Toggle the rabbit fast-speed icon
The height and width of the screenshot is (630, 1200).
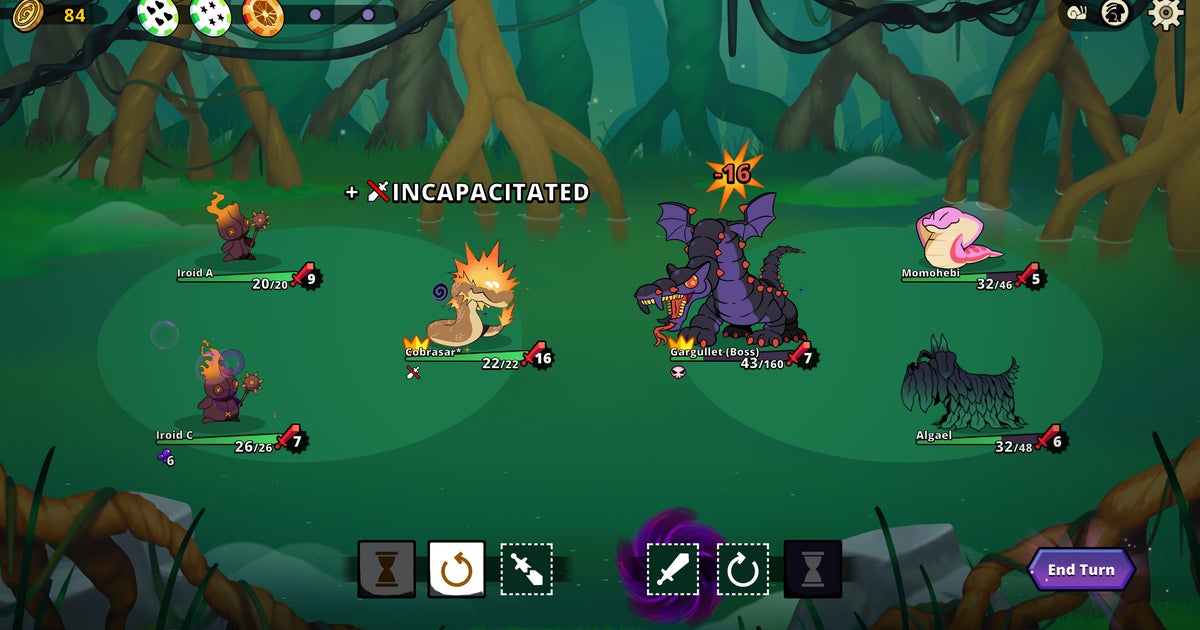[x=1115, y=13]
